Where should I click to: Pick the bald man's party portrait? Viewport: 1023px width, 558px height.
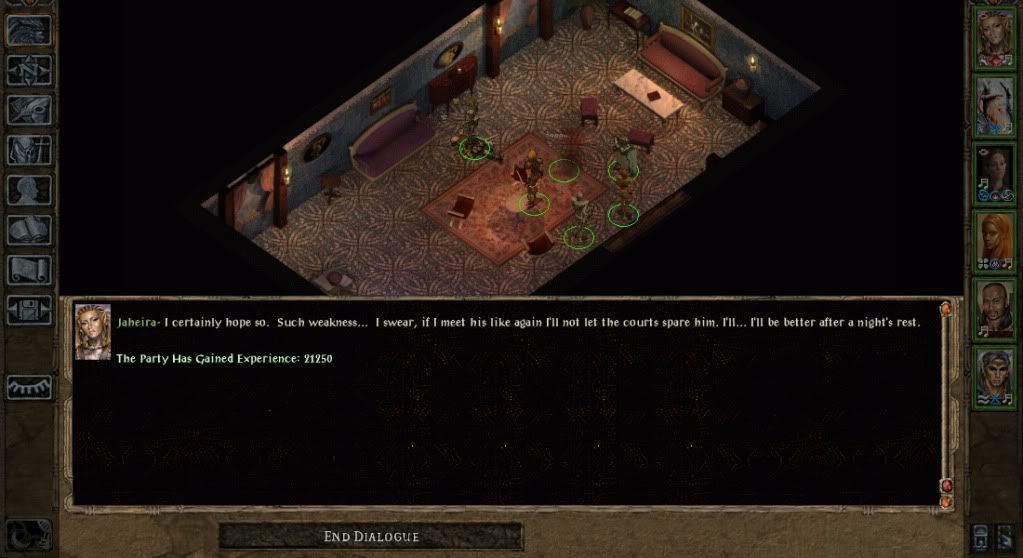click(994, 309)
